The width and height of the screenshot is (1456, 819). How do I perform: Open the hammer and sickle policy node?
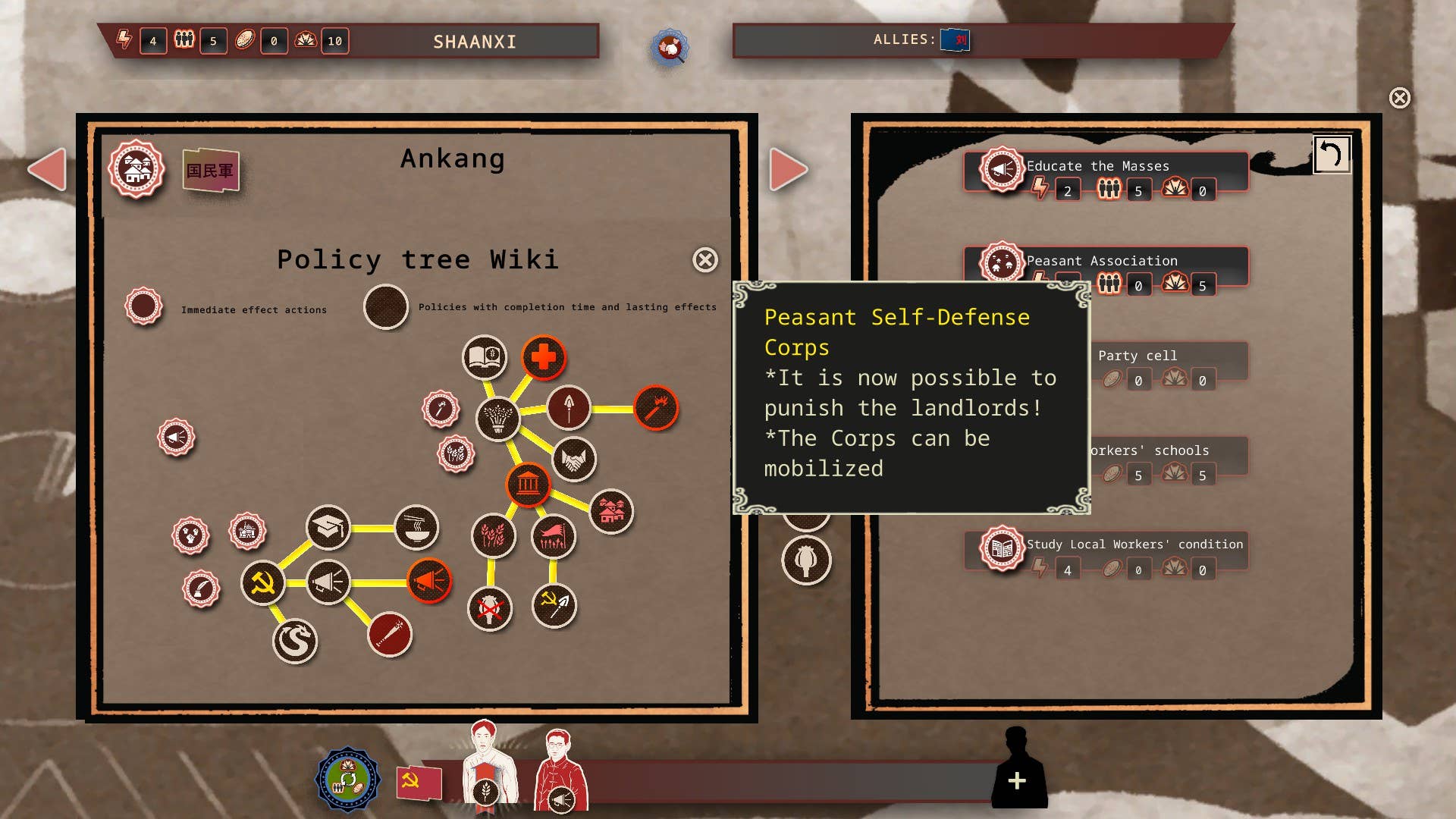262,583
